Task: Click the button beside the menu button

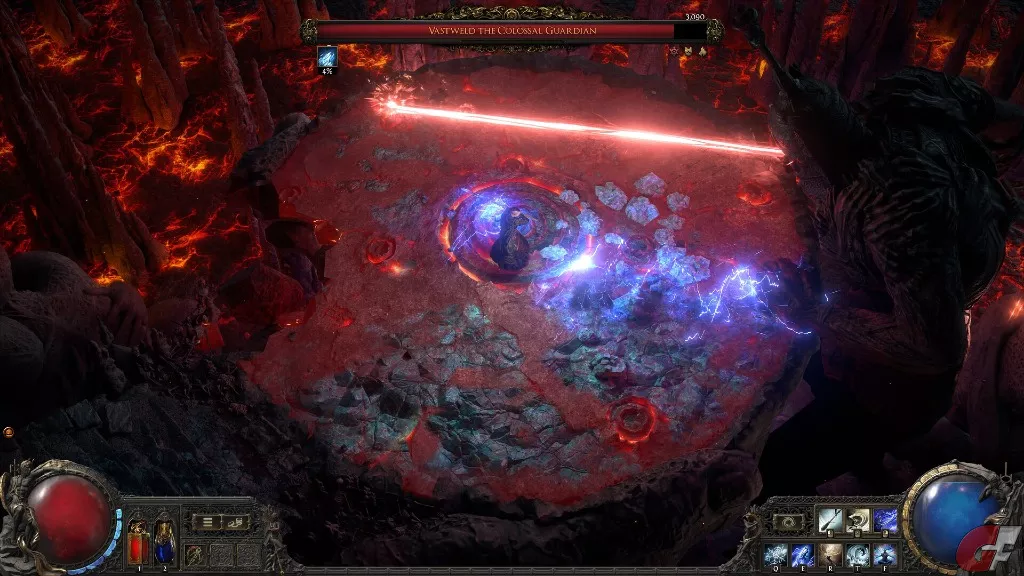Action: click(x=236, y=521)
